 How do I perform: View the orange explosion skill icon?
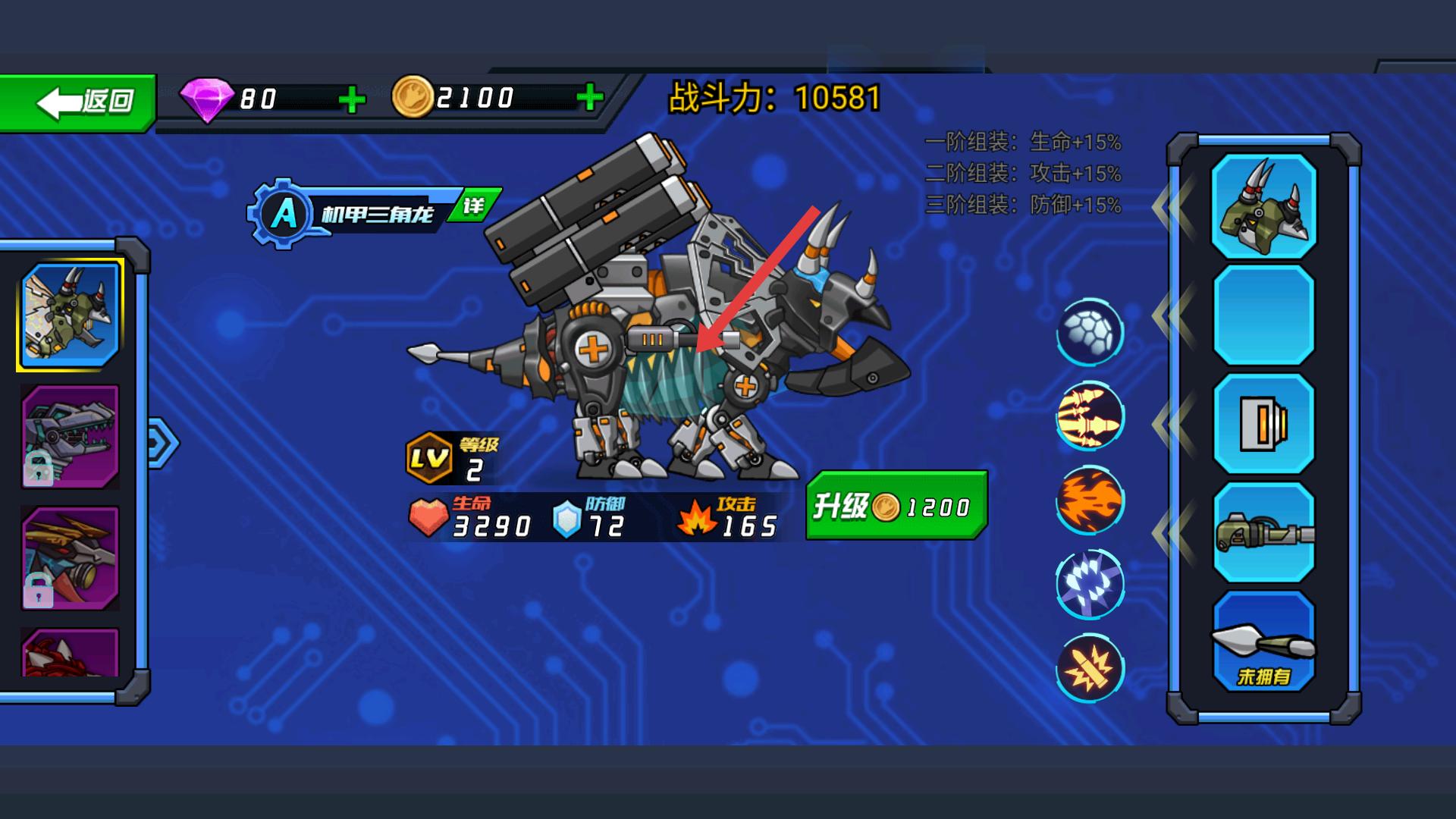[1090, 668]
